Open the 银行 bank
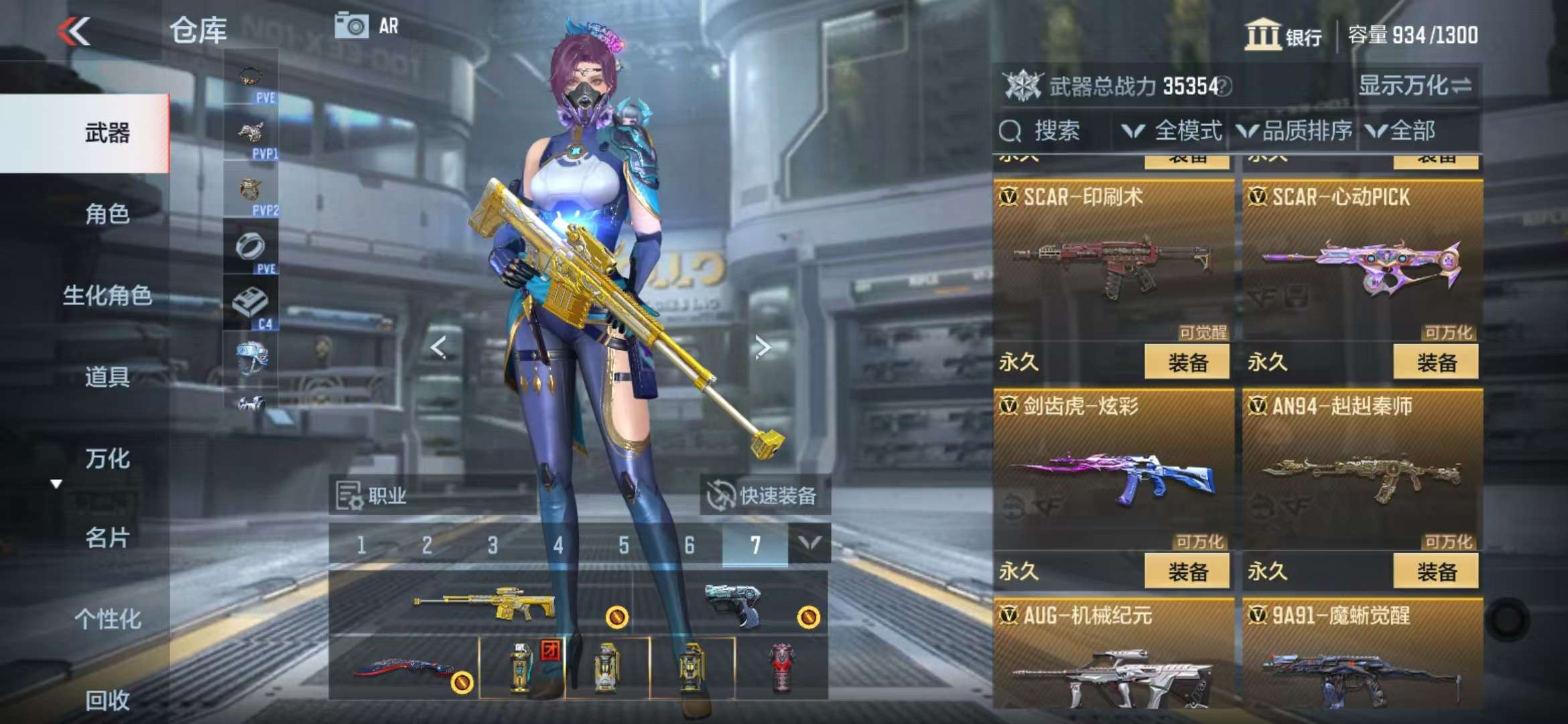 (1283, 35)
